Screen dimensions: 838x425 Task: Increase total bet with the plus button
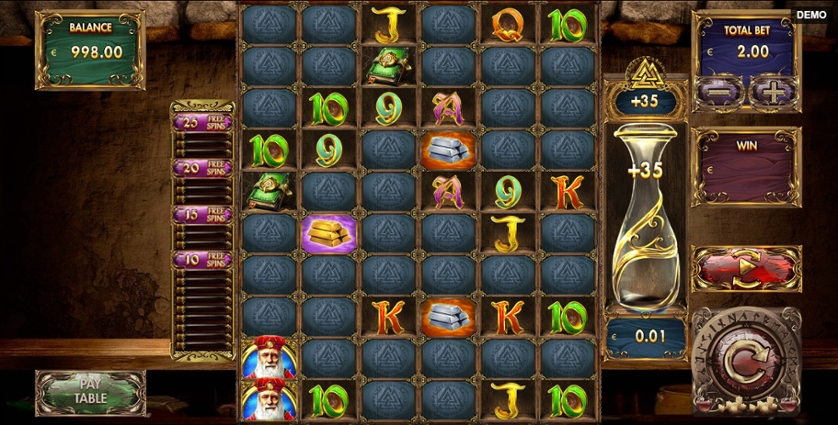pos(772,91)
